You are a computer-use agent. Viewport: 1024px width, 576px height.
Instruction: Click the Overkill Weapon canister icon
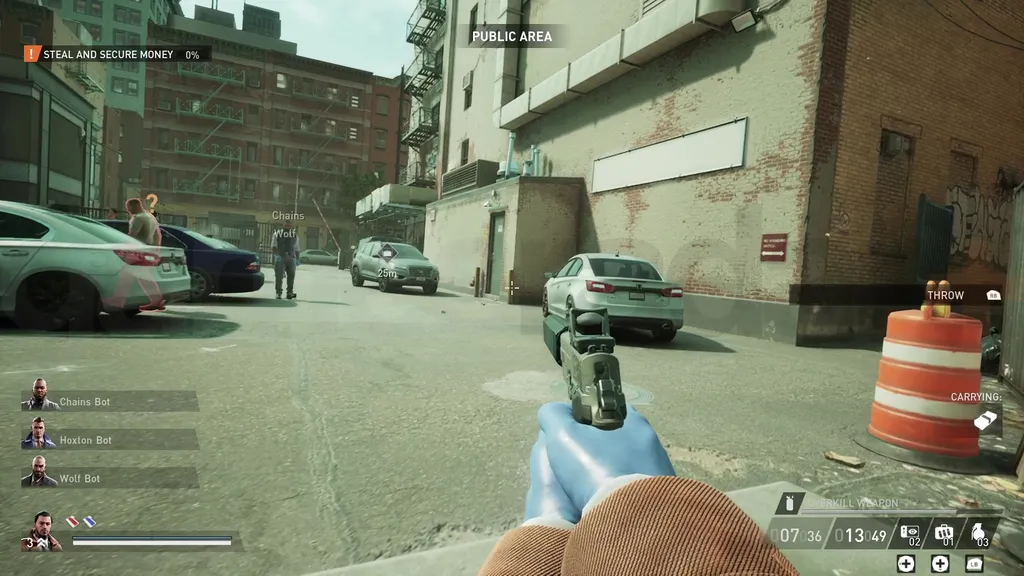click(x=790, y=504)
